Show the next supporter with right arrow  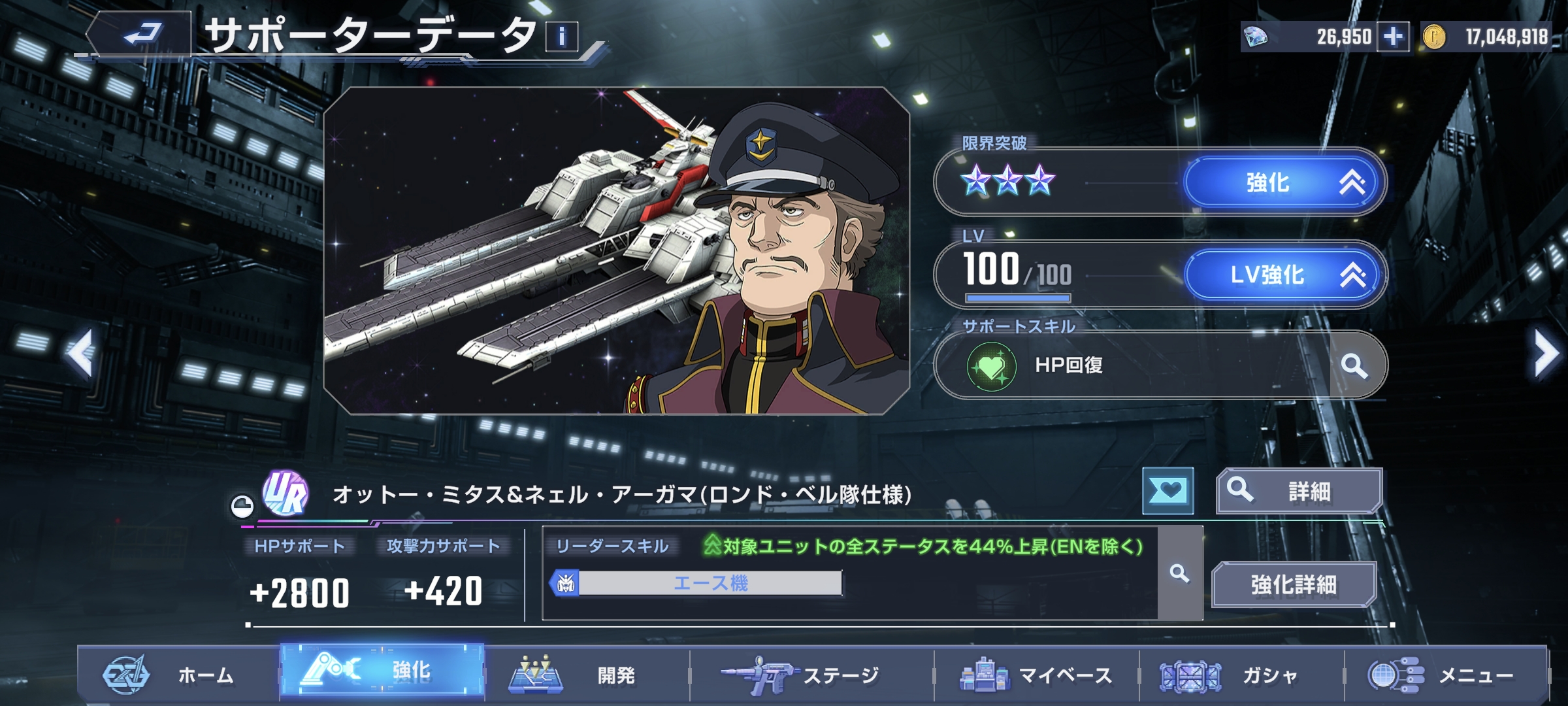coord(1546,354)
